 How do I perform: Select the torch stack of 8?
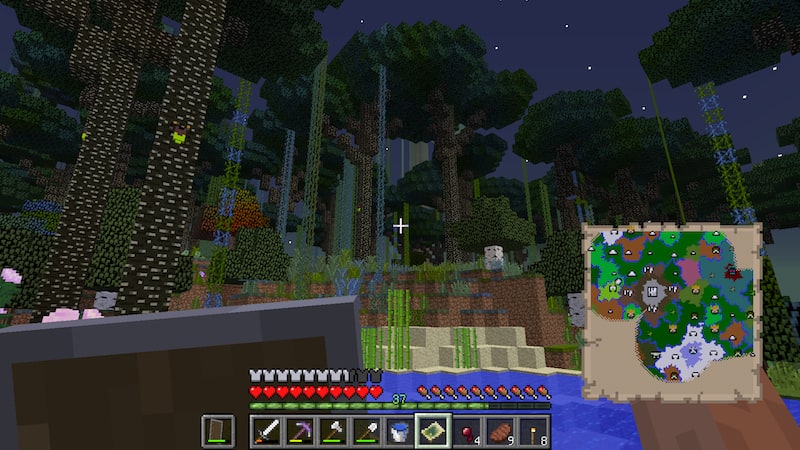(534, 431)
